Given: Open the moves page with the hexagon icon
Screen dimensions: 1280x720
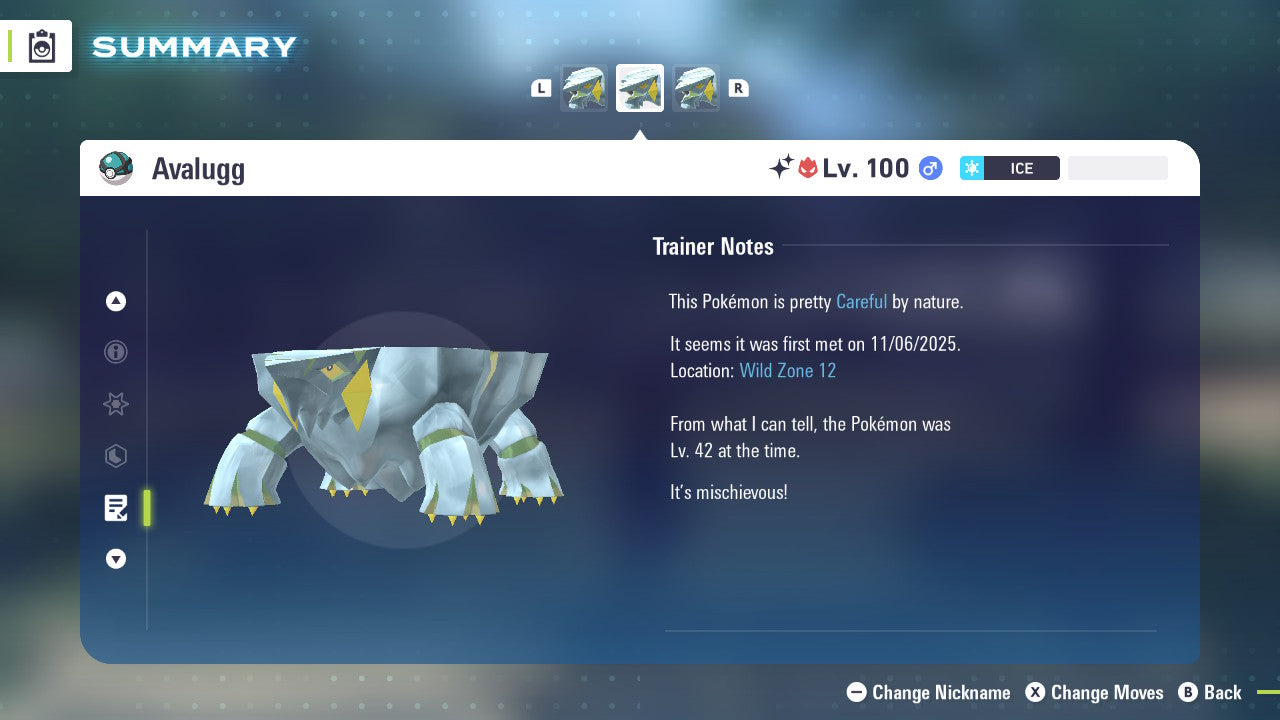Looking at the screenshot, I should 116,456.
